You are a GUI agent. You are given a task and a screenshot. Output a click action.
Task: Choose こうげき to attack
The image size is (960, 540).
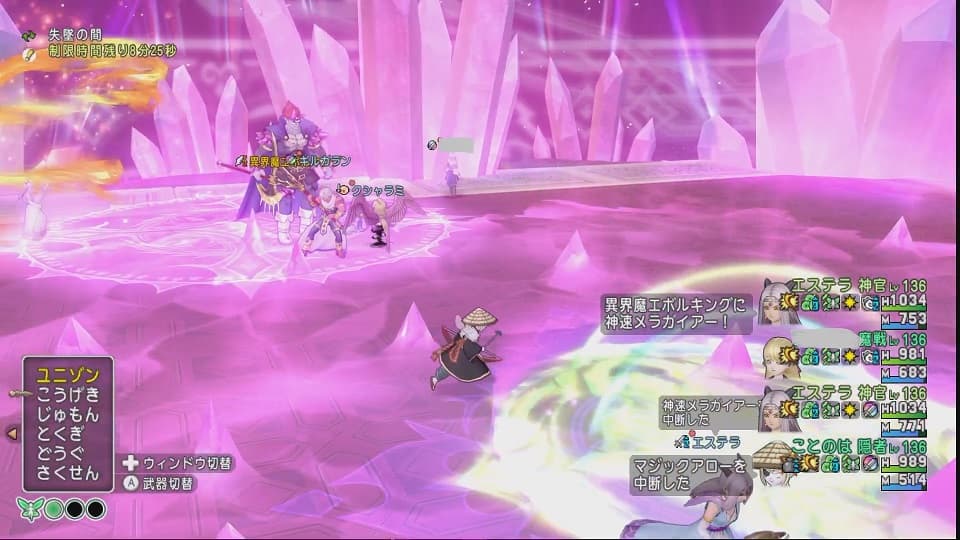pos(67,395)
